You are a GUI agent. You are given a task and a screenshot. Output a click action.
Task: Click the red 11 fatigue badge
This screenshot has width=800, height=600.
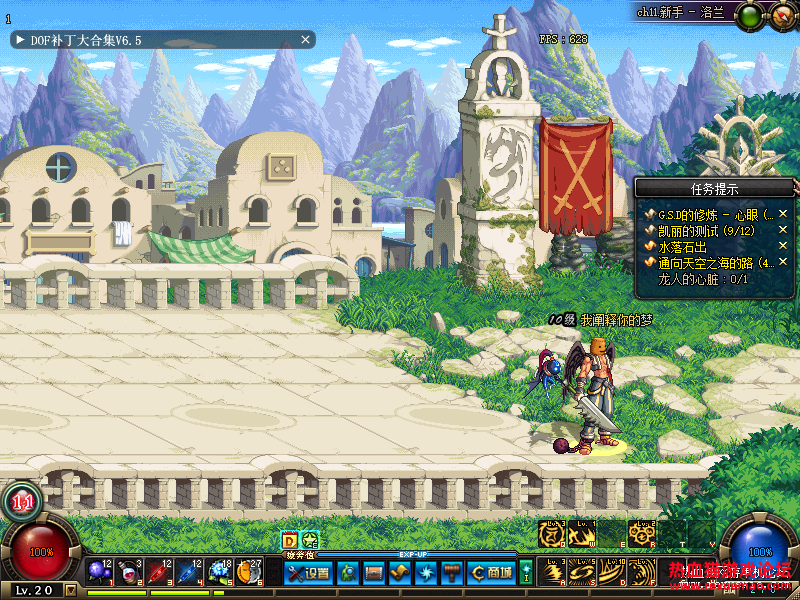click(x=23, y=502)
